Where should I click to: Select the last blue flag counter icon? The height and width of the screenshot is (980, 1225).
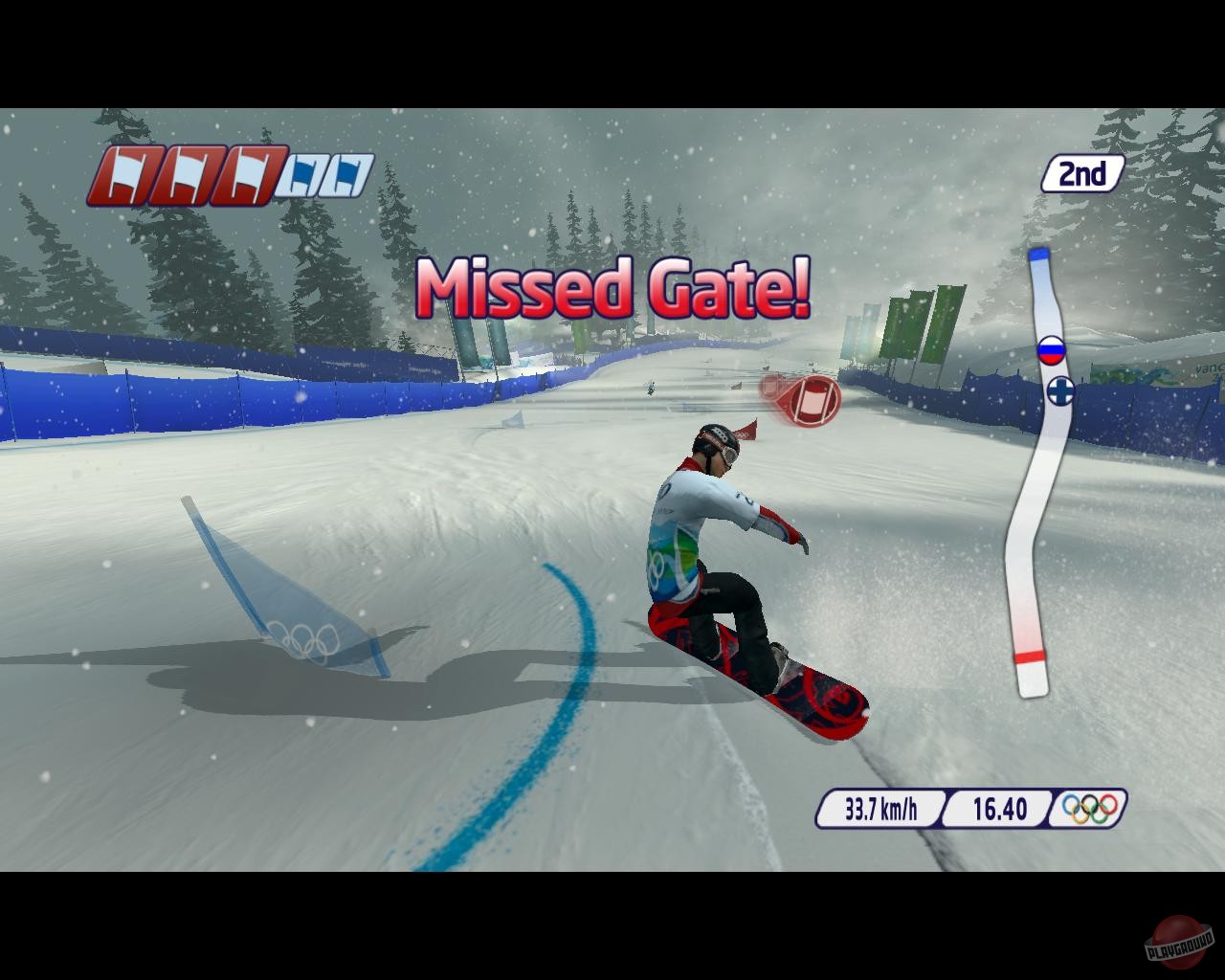pos(346,172)
